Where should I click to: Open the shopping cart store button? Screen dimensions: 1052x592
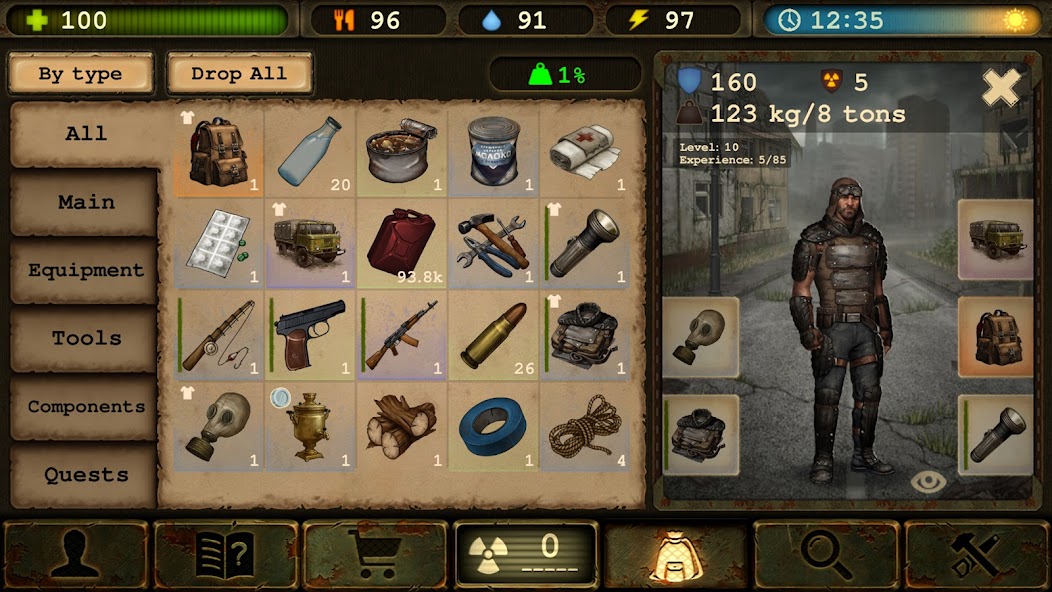375,553
